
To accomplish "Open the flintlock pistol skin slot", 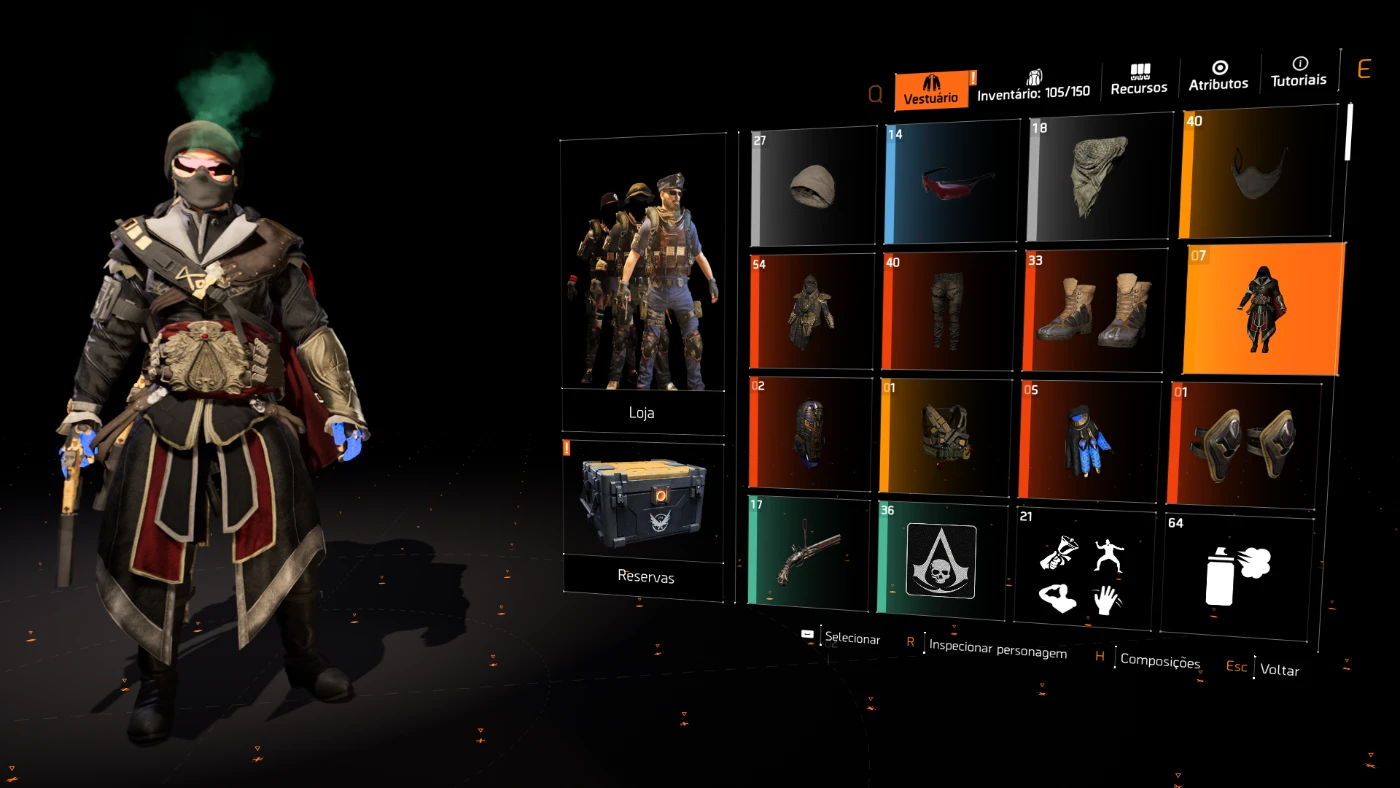I will click(808, 553).
